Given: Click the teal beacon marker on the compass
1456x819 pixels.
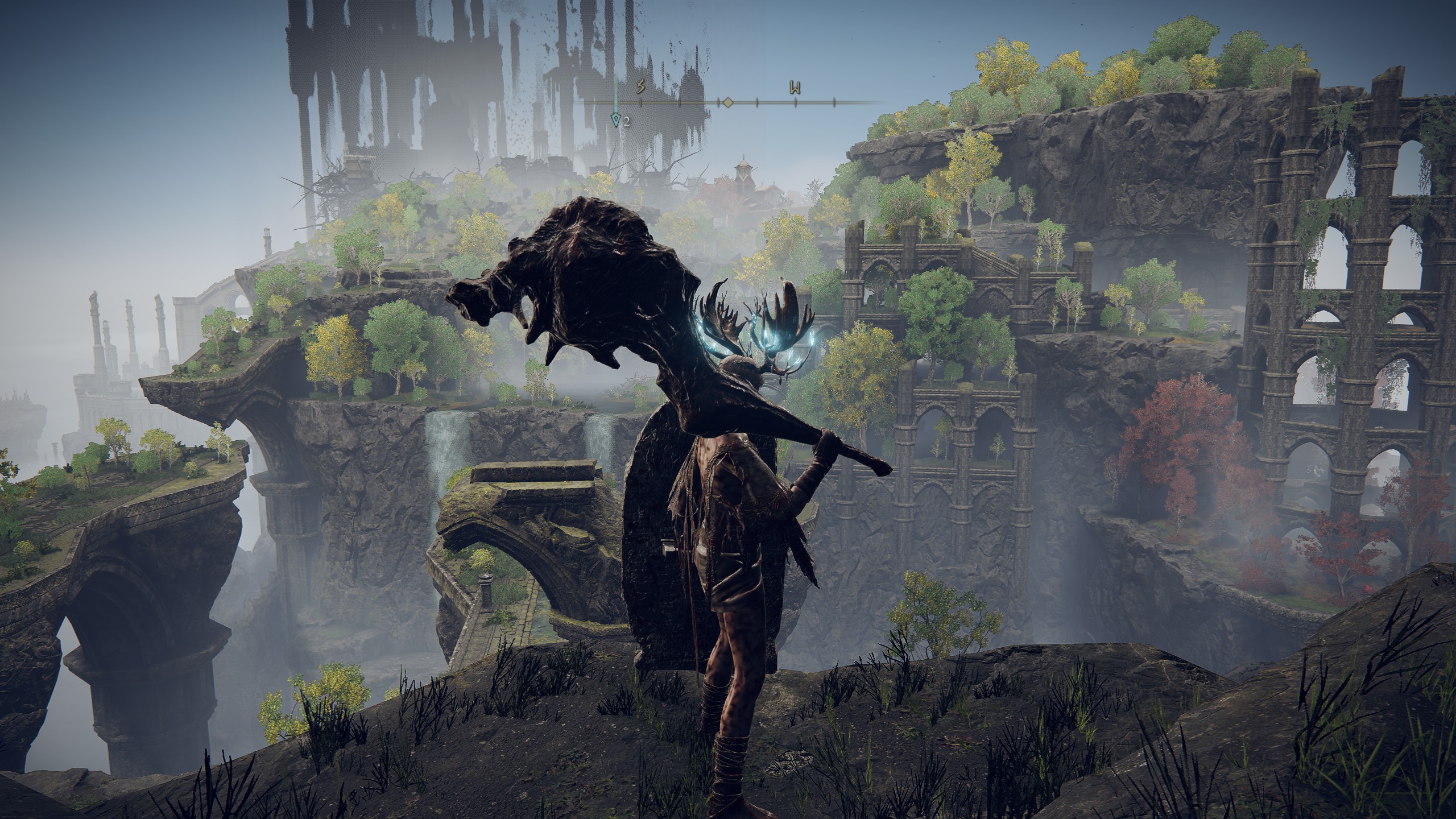Looking at the screenshot, I should coord(615,120).
